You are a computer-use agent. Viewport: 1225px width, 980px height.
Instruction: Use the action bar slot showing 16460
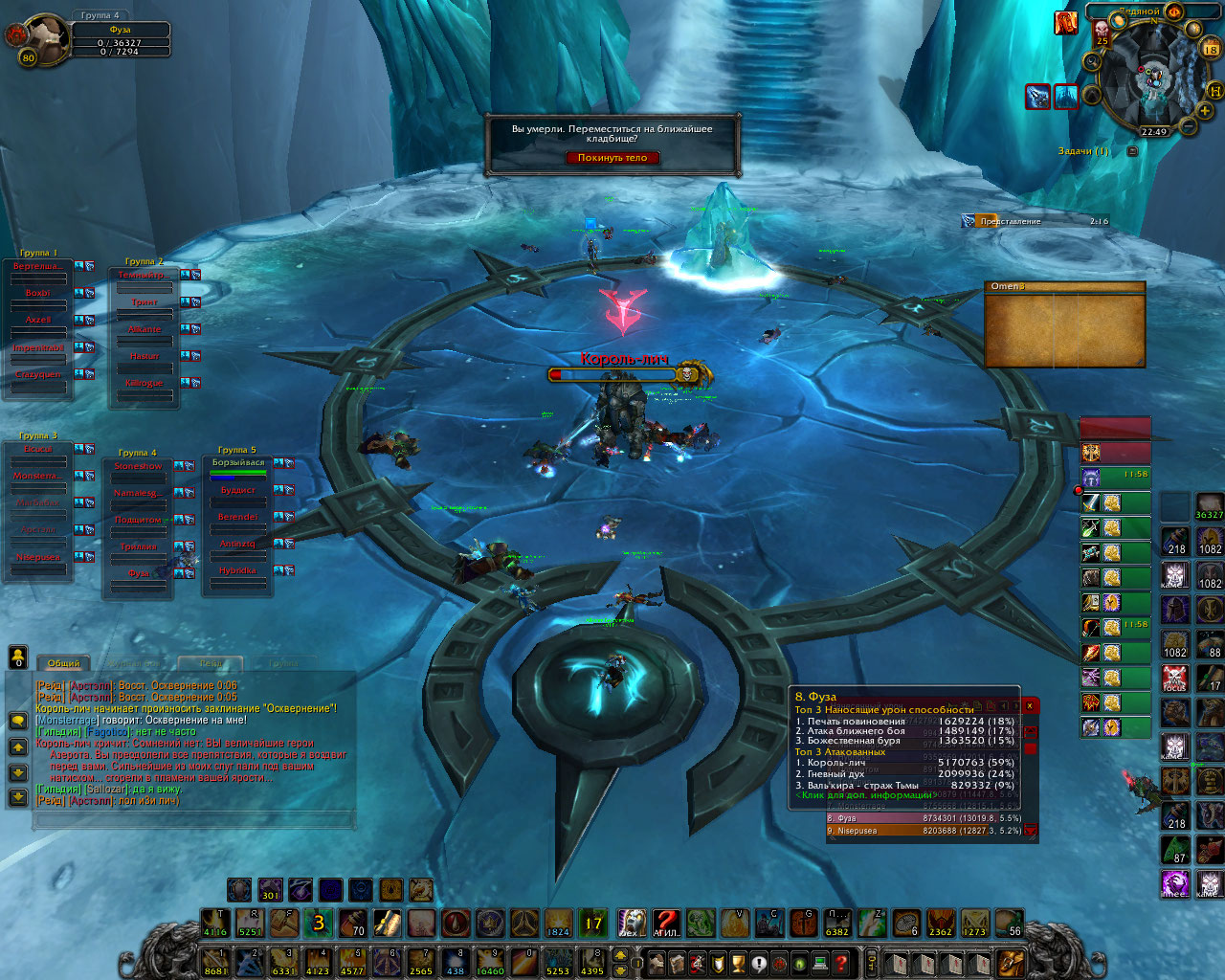click(x=490, y=961)
